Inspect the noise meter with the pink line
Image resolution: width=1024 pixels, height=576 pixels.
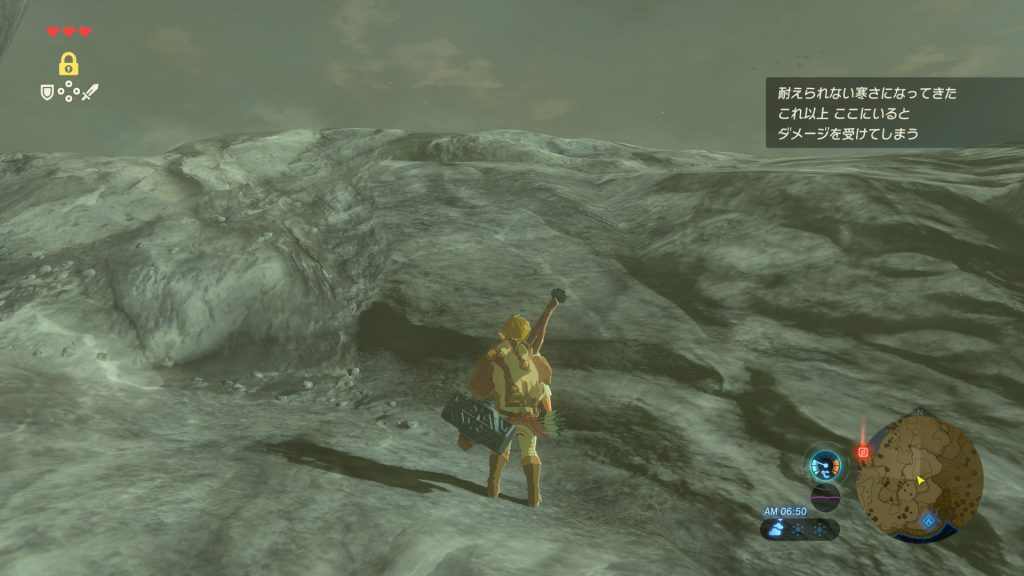click(826, 497)
